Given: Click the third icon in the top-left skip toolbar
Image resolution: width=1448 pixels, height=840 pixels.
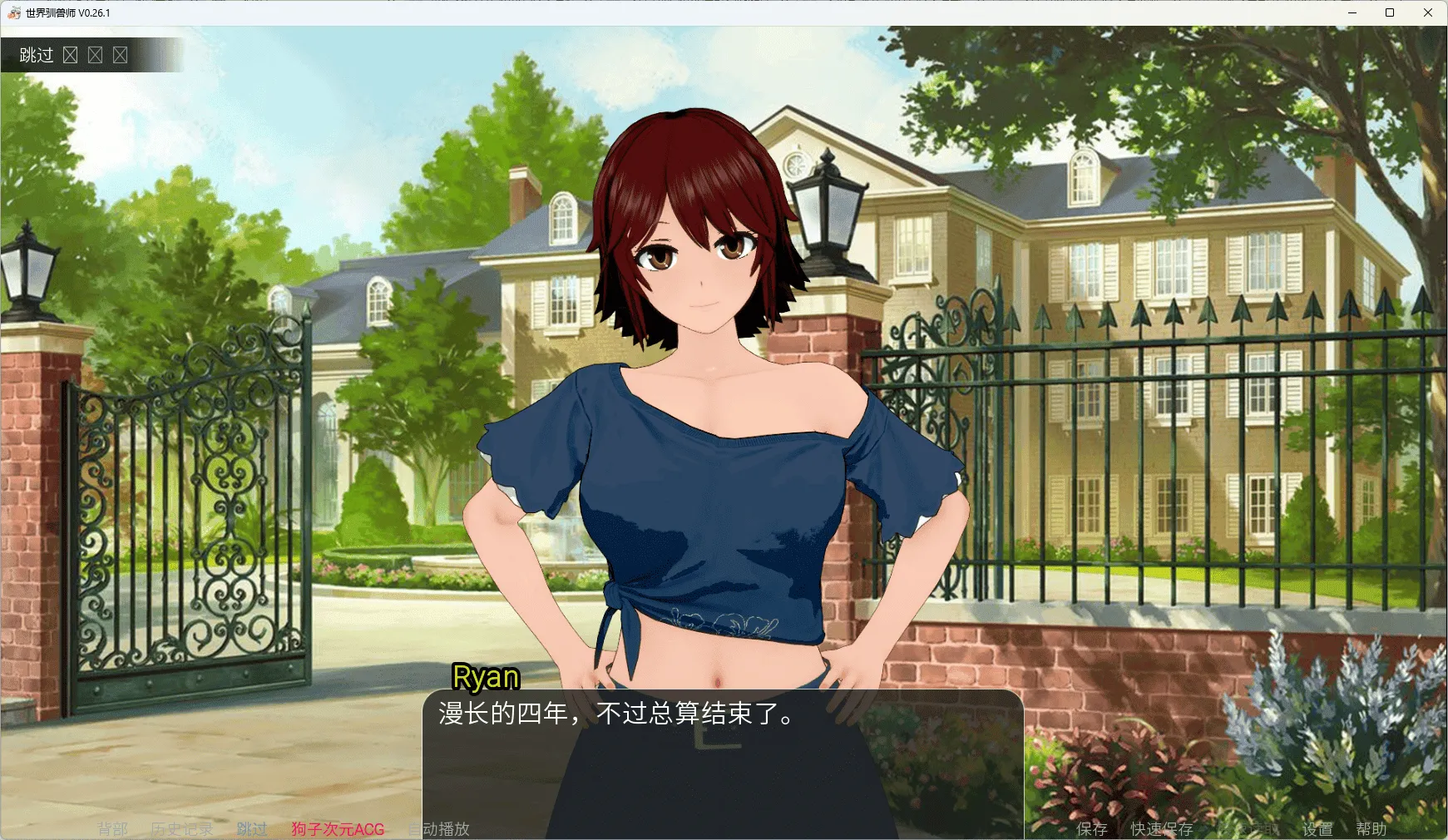Looking at the screenshot, I should [x=121, y=55].
